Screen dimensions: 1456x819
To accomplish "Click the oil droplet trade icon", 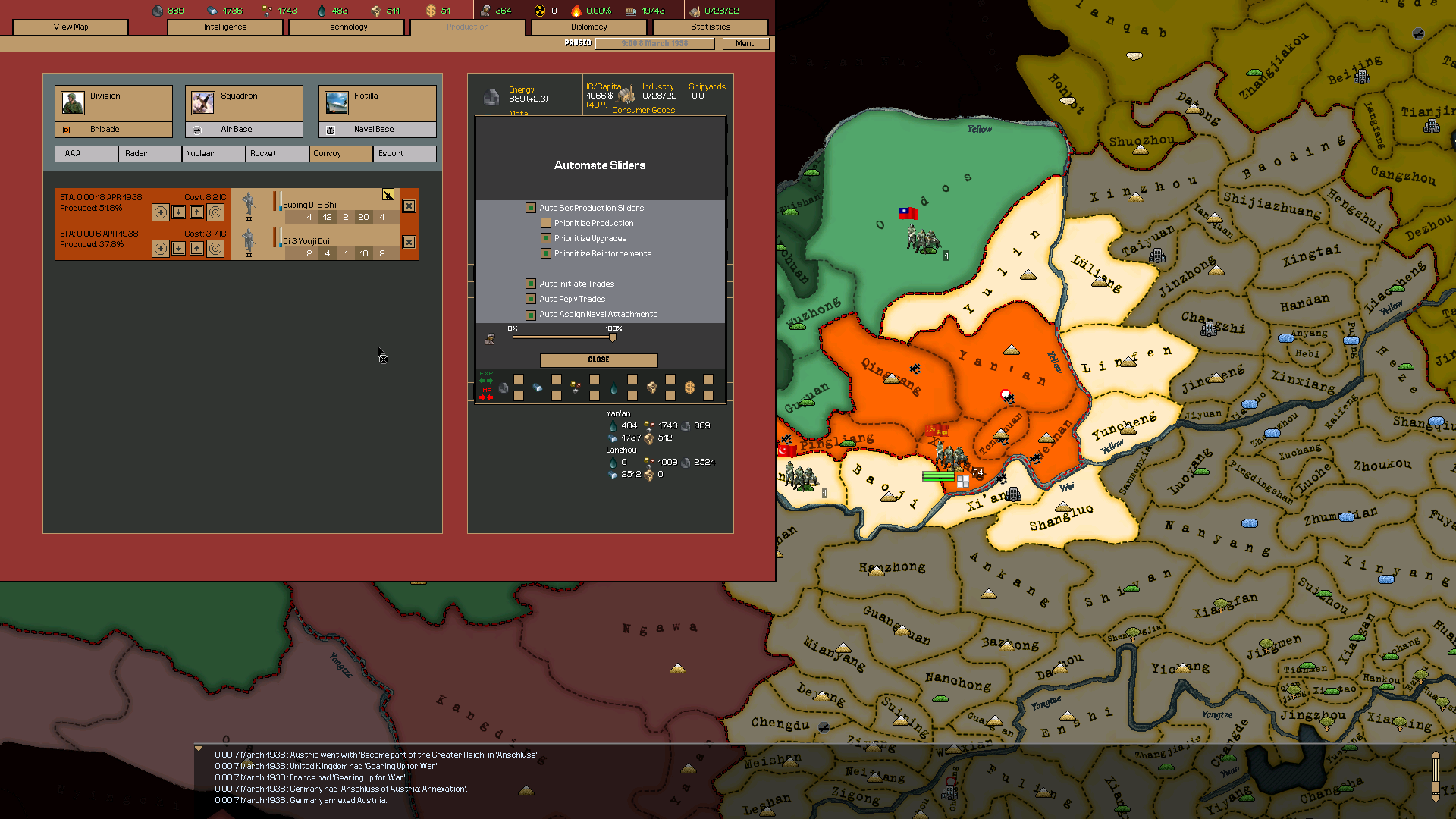I will click(x=613, y=388).
